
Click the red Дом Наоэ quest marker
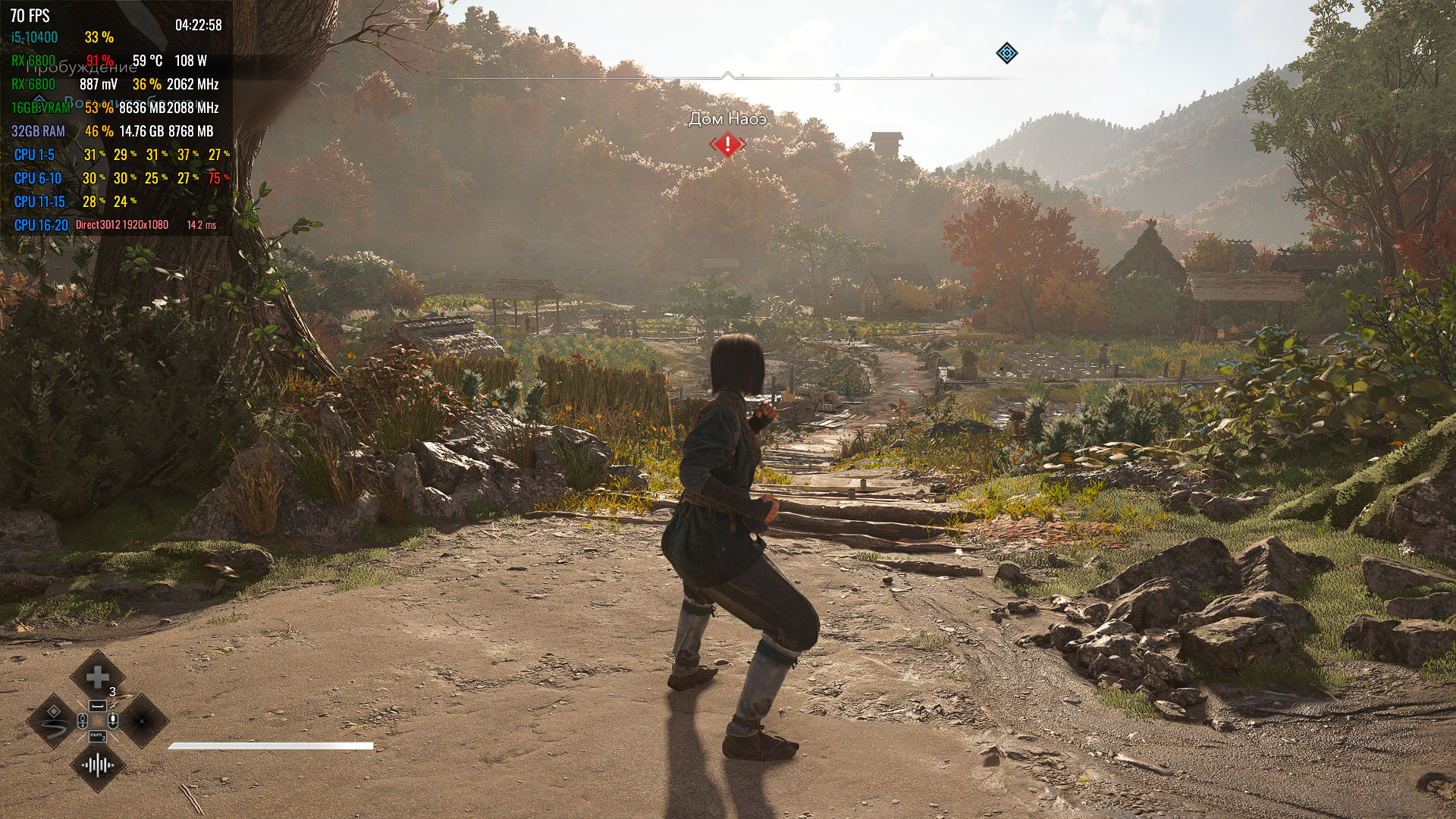pyautogui.click(x=728, y=143)
